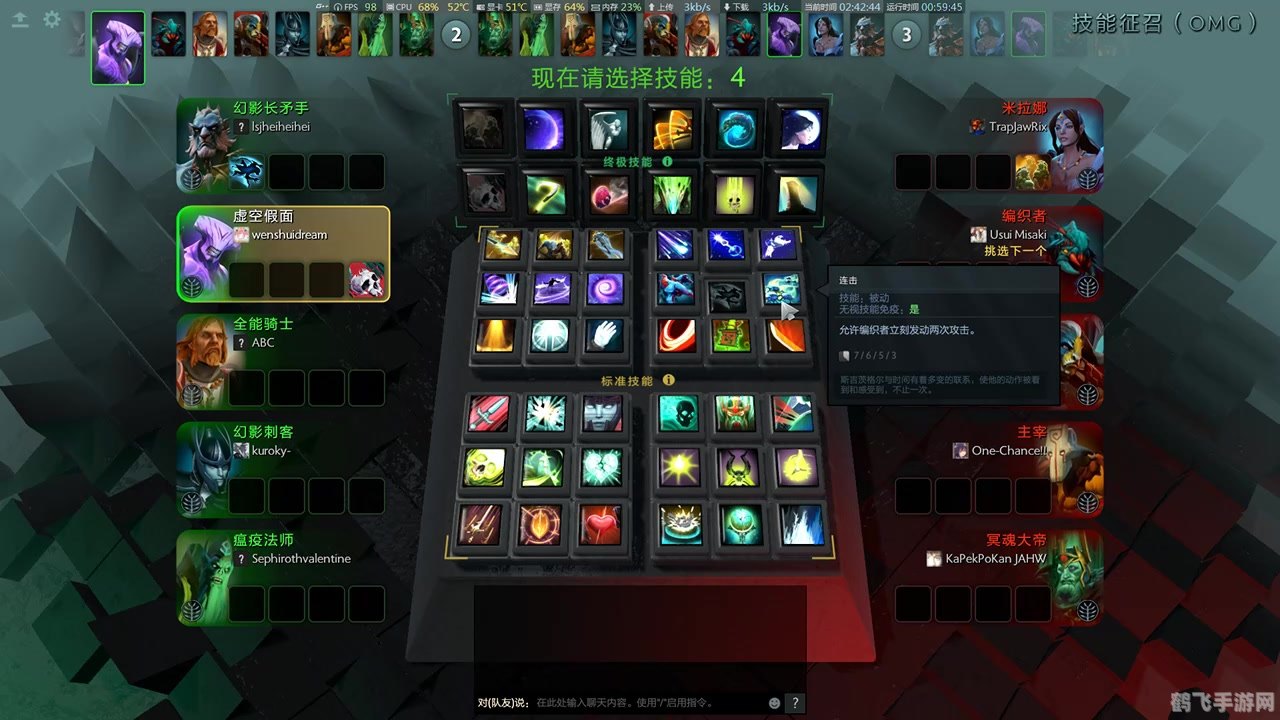This screenshot has width=1280, height=720.
Task: Click the upload arrow icon top-left
Action: tap(20, 17)
